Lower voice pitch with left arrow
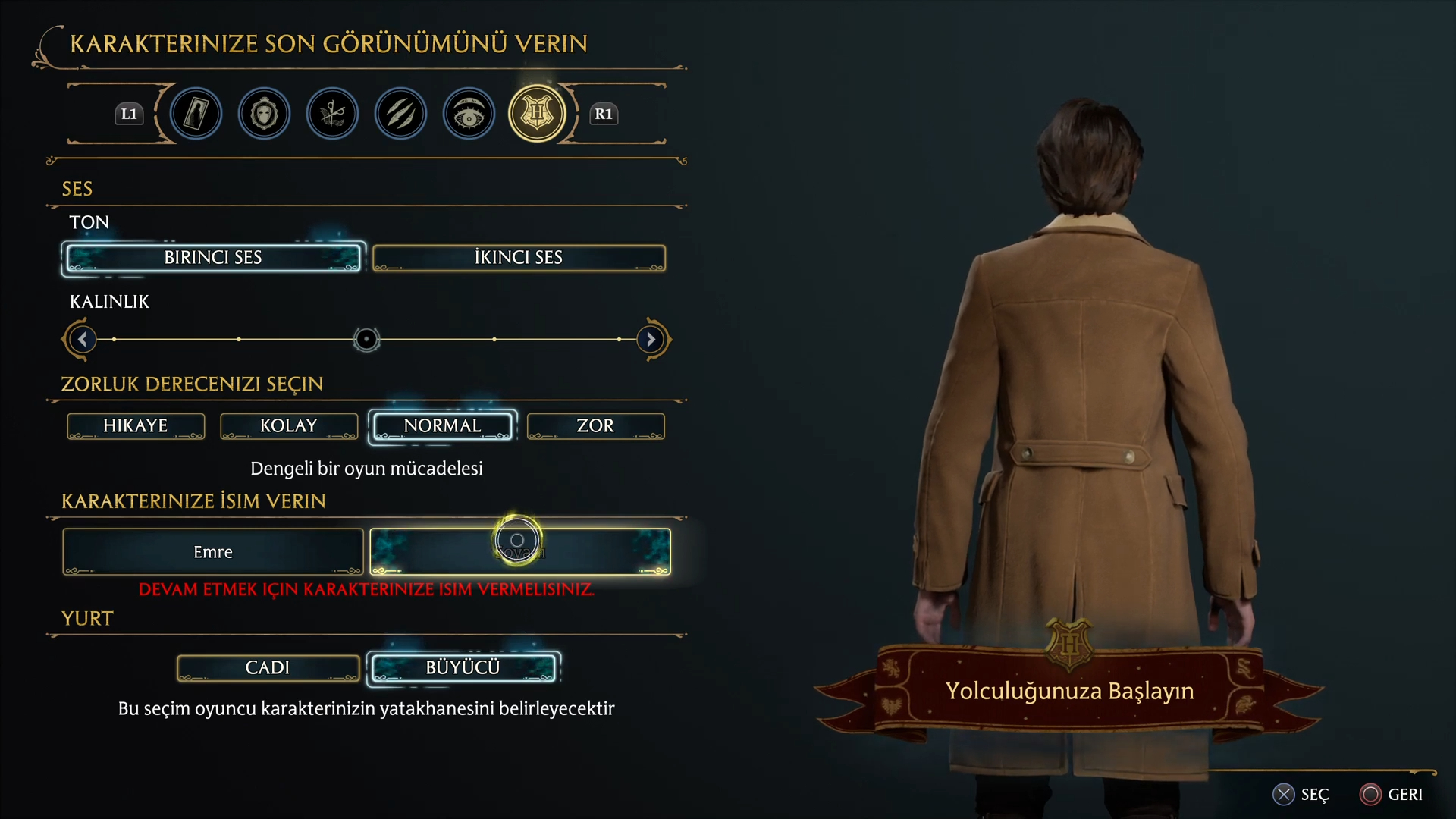This screenshot has width=1456, height=819. pos(82,339)
